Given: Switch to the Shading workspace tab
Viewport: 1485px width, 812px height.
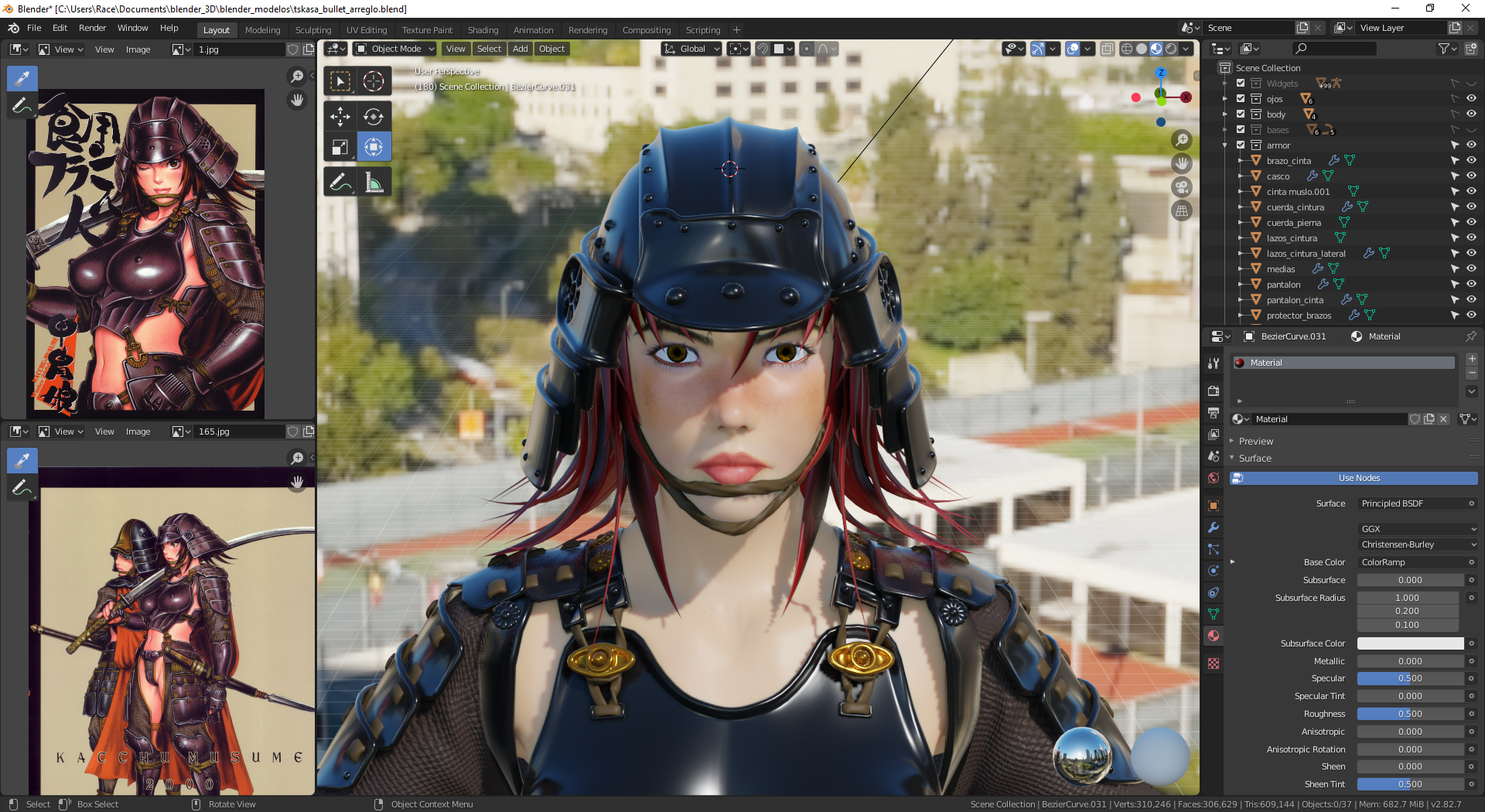Looking at the screenshot, I should 483,30.
